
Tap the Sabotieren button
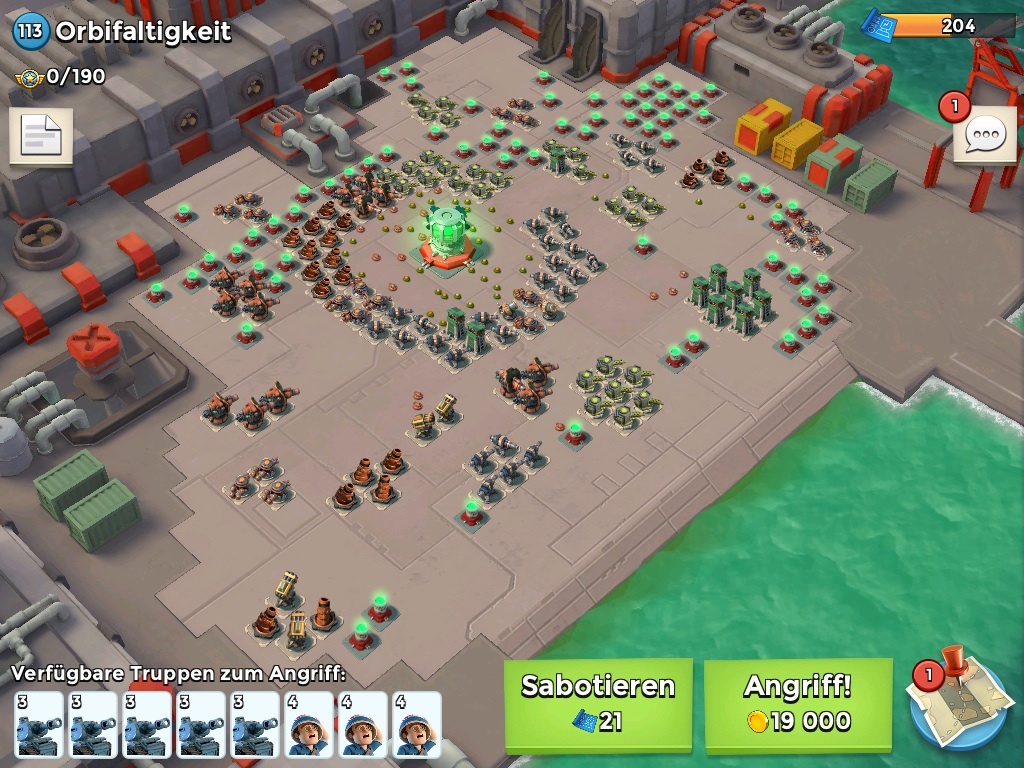[598, 704]
